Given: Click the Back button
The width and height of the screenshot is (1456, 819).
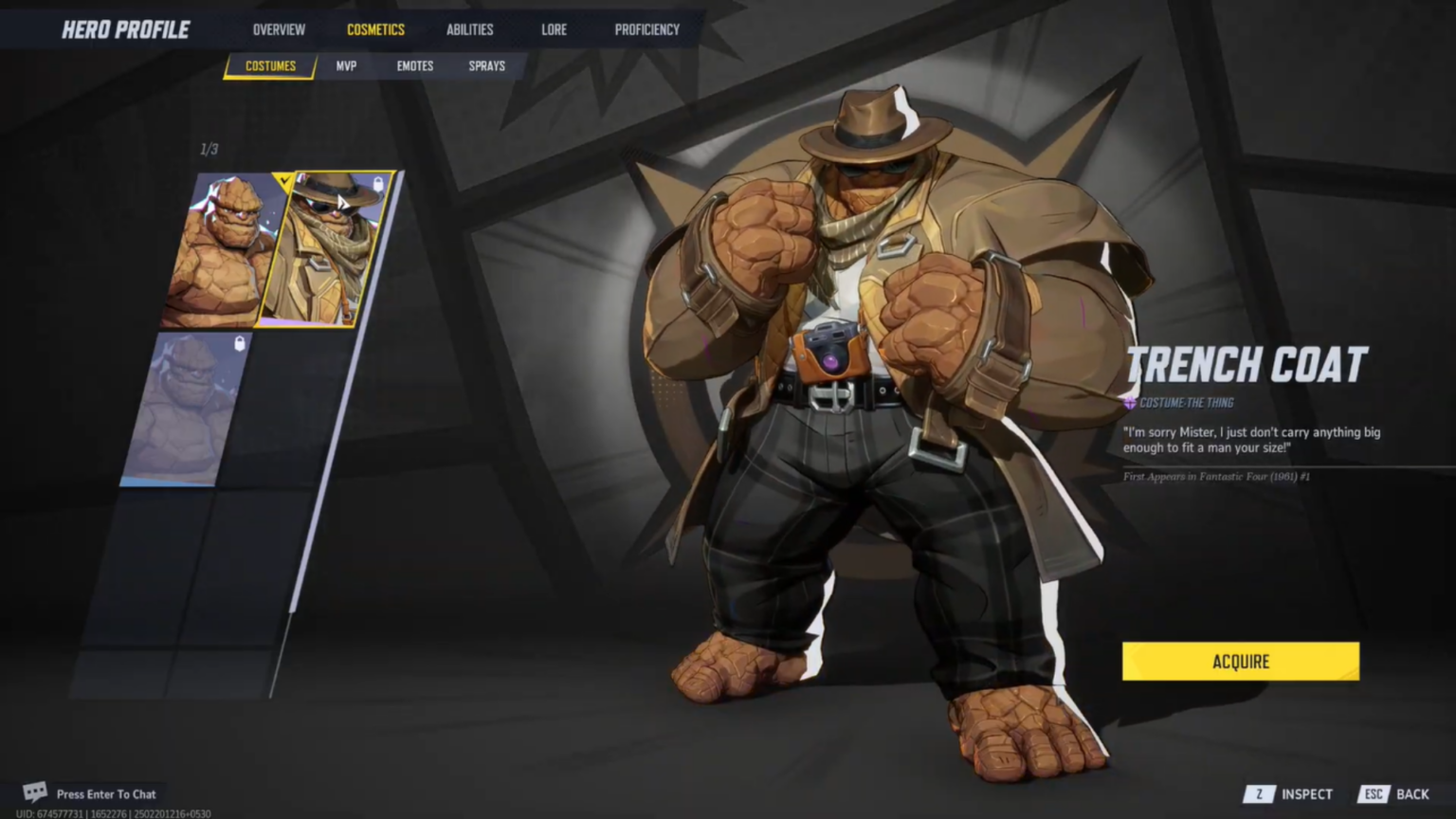Looking at the screenshot, I should point(1412,793).
